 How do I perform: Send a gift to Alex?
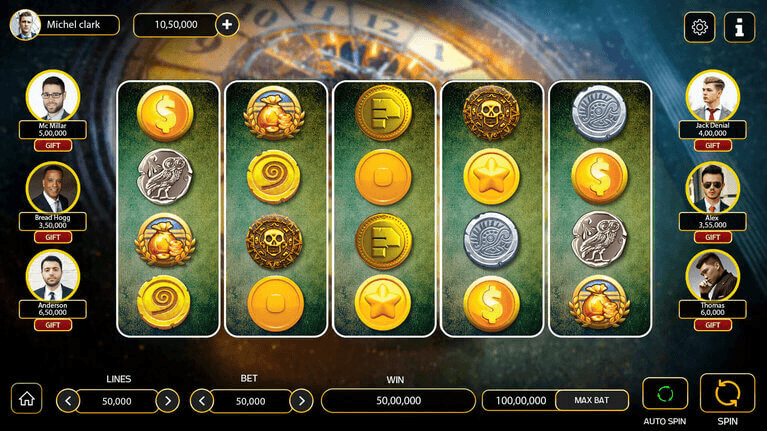[712, 237]
